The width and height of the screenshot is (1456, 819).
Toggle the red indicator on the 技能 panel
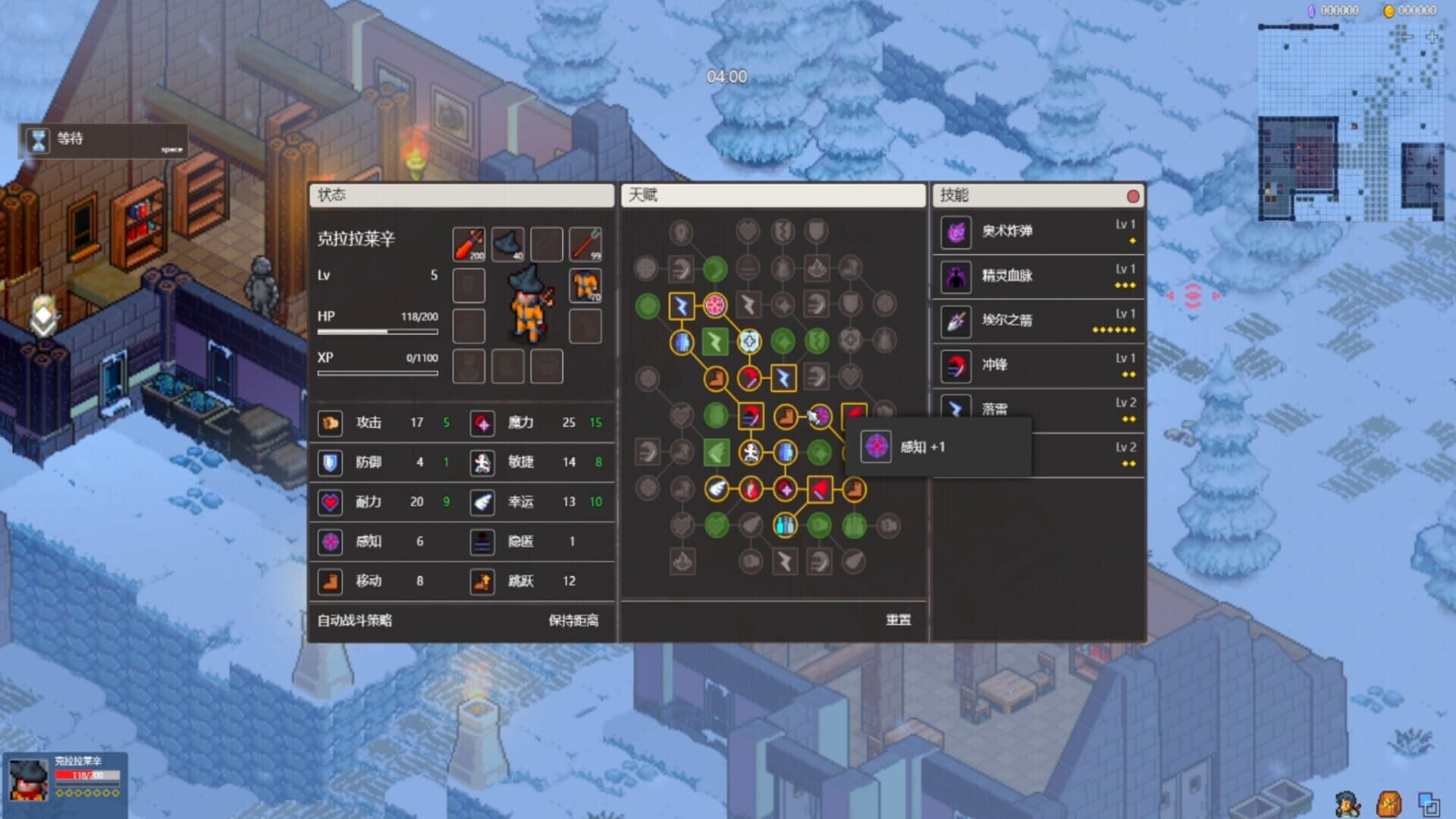(1134, 196)
